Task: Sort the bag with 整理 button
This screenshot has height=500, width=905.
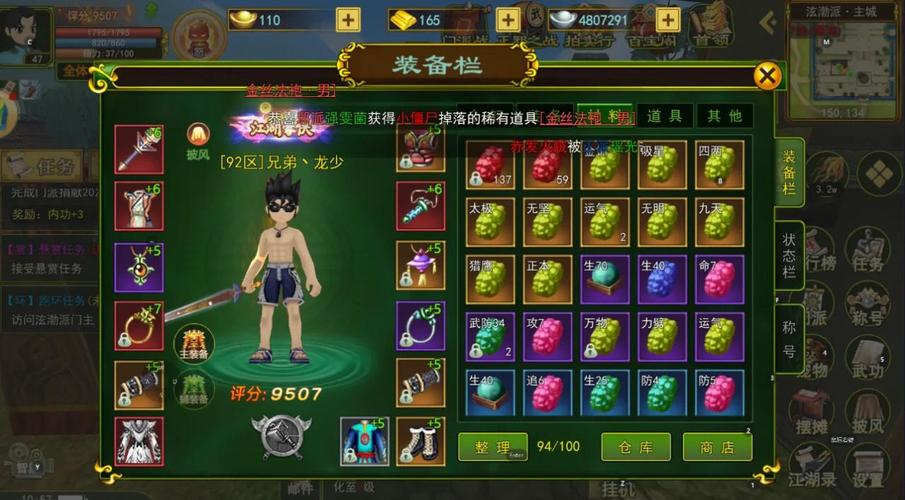Action: [x=492, y=447]
